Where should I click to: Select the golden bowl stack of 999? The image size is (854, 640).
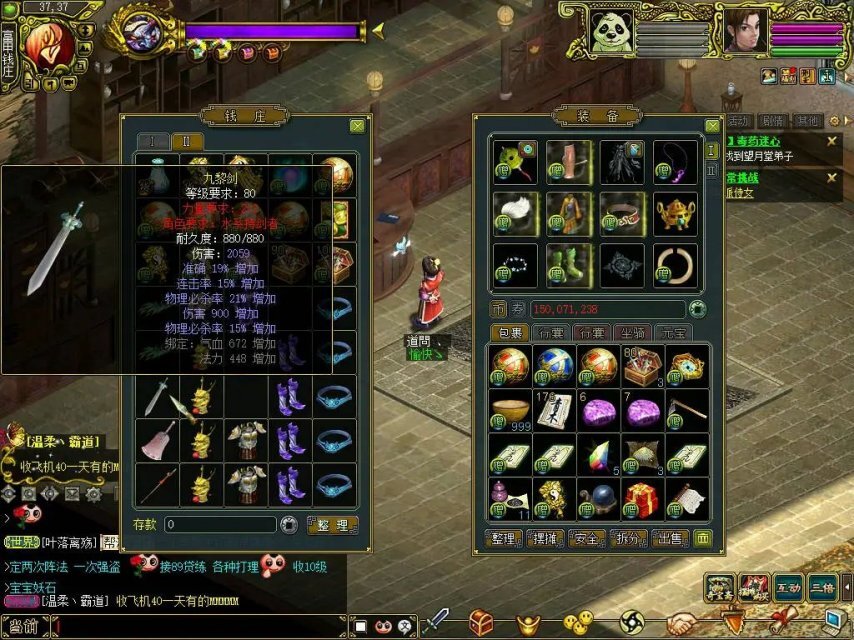tap(509, 411)
